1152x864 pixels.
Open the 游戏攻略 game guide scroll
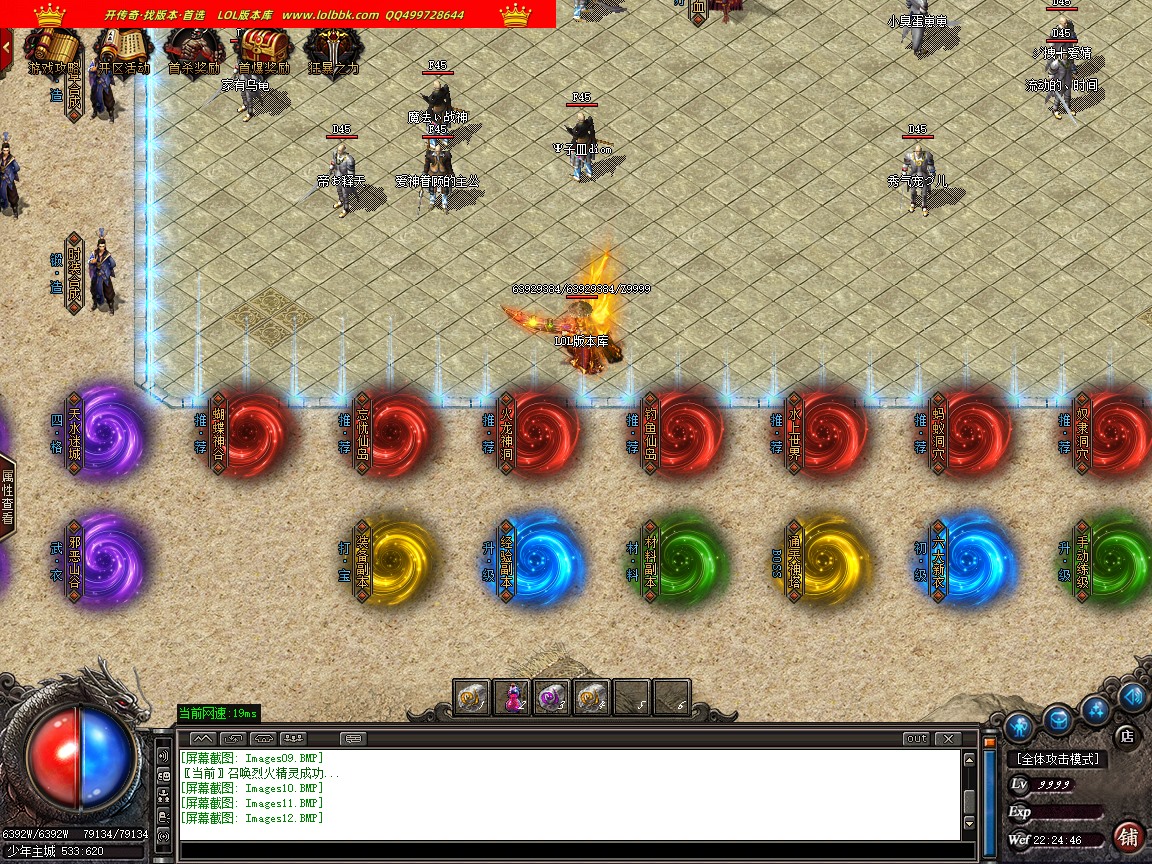(54, 48)
